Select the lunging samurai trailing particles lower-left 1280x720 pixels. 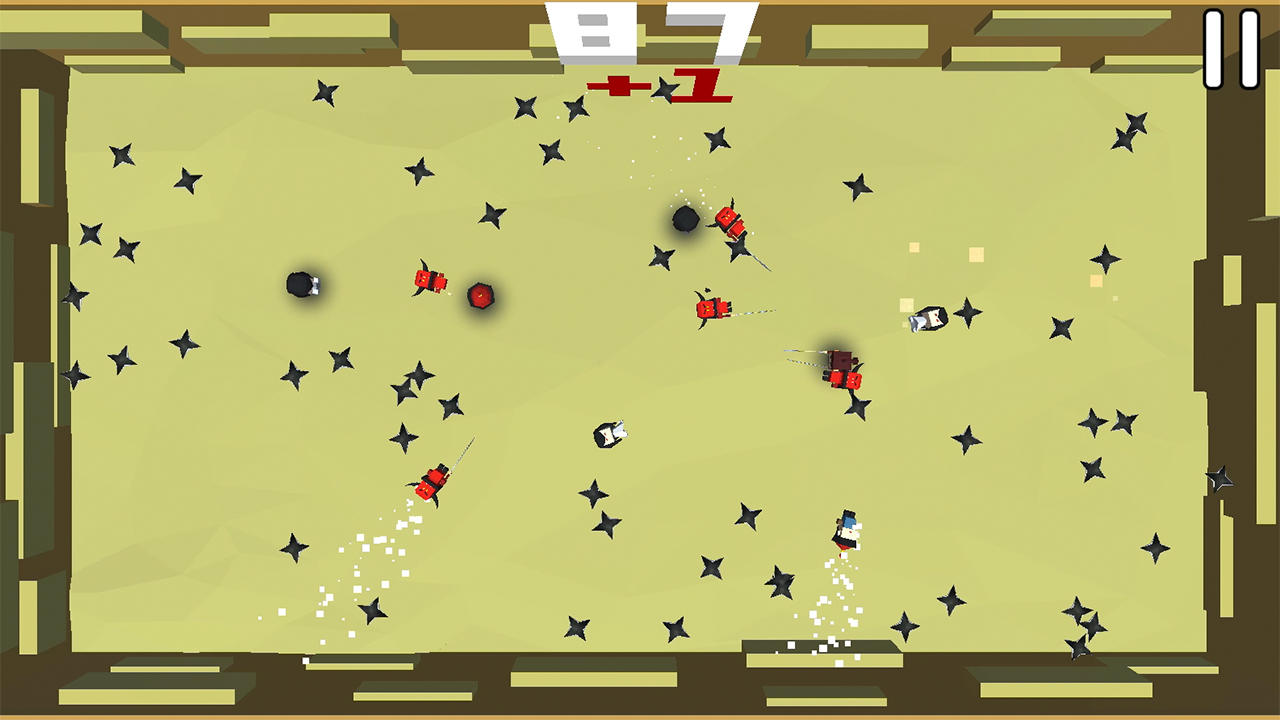430,480
